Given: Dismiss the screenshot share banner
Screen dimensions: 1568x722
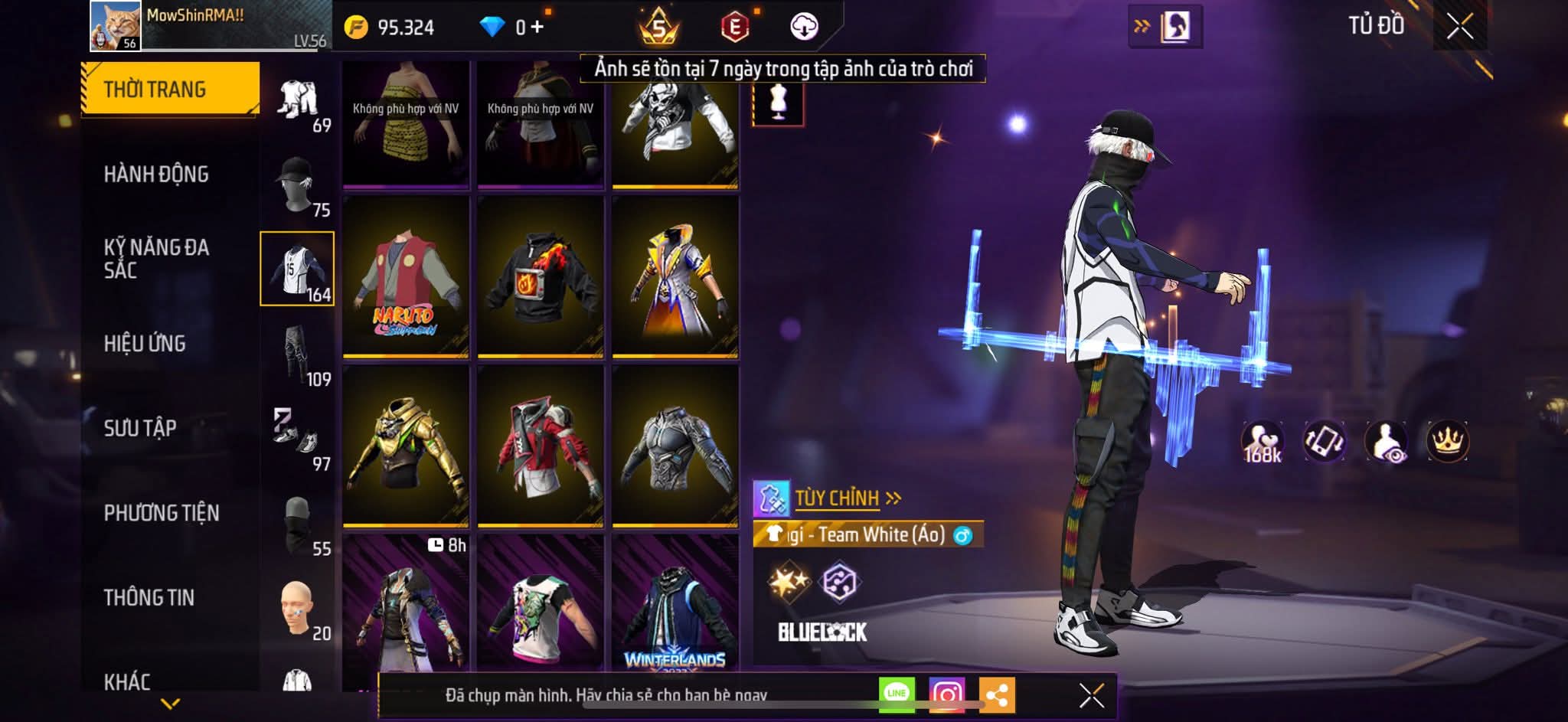Looking at the screenshot, I should [x=1091, y=695].
